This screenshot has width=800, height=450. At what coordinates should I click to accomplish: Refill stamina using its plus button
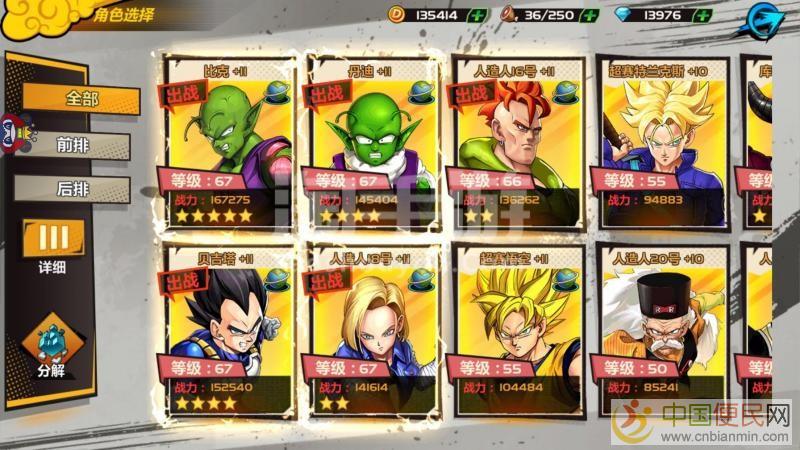(590, 15)
